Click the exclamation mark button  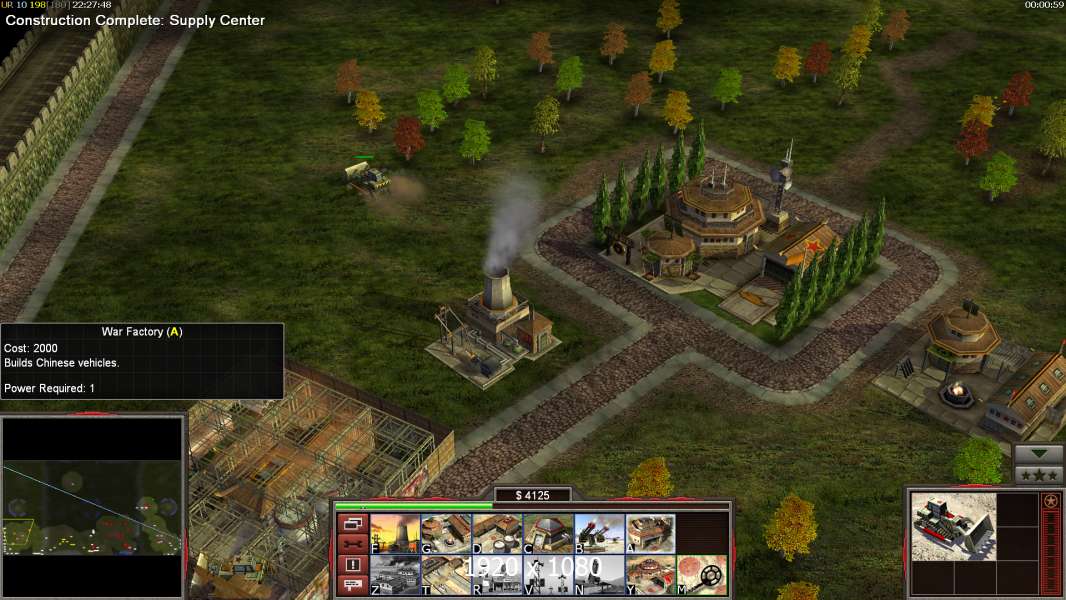click(352, 565)
